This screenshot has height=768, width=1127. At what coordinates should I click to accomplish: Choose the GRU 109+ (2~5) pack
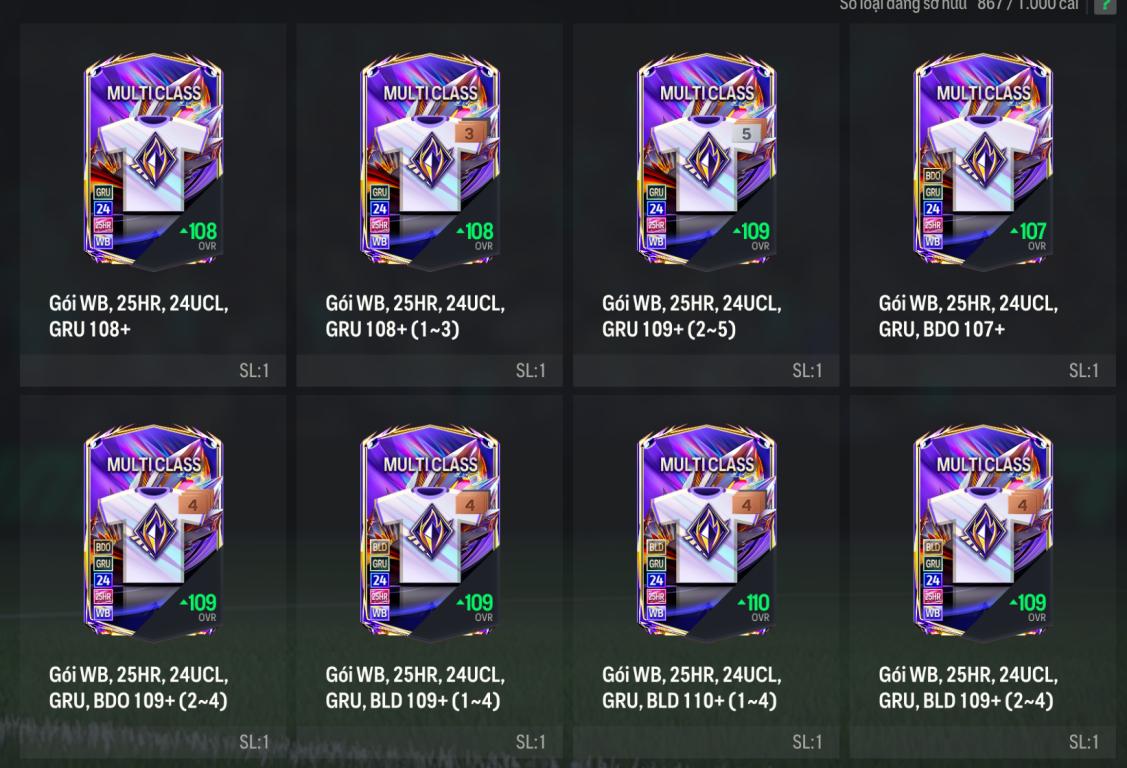pos(706,160)
